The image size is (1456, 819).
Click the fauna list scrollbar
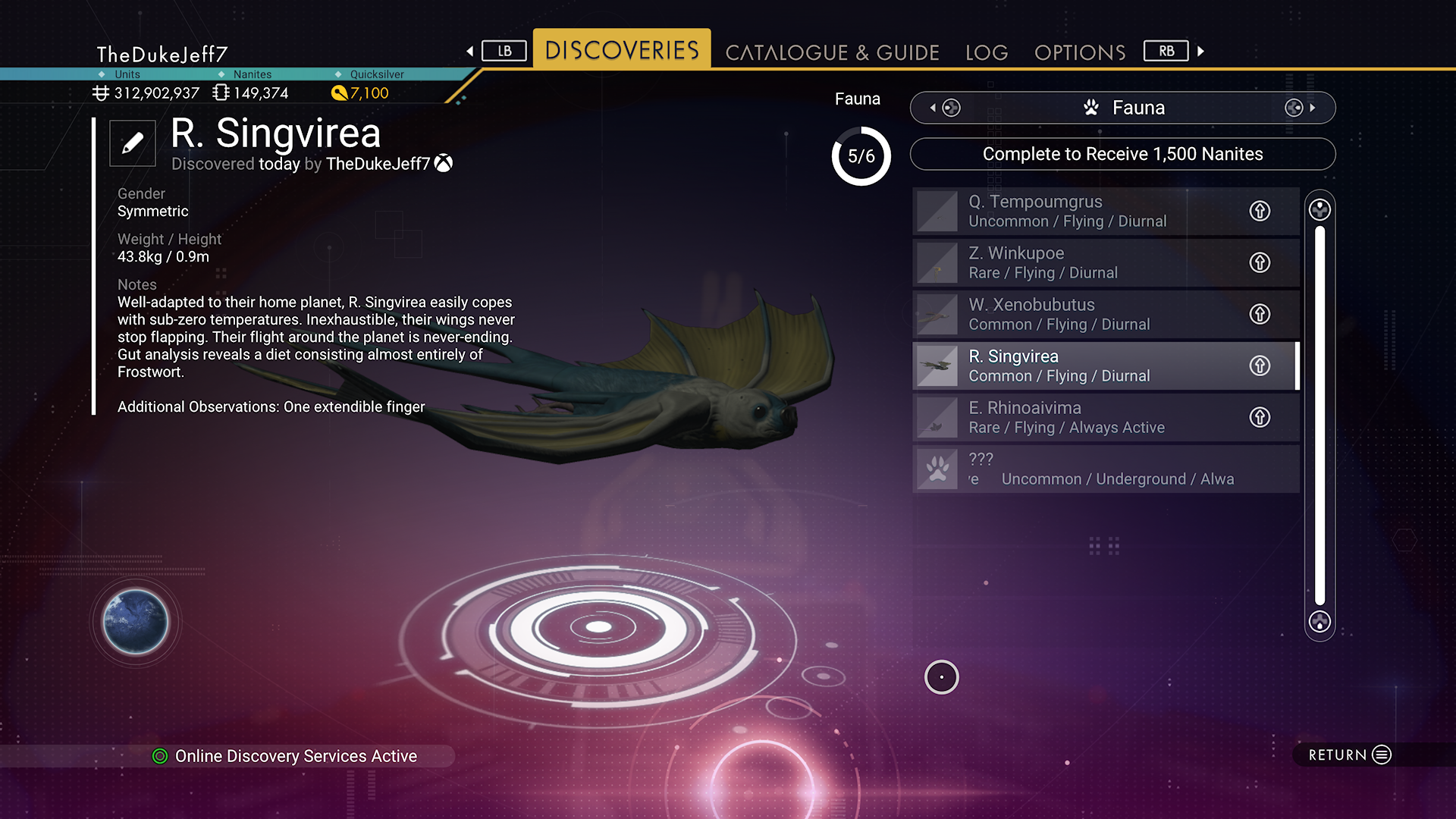click(x=1319, y=416)
